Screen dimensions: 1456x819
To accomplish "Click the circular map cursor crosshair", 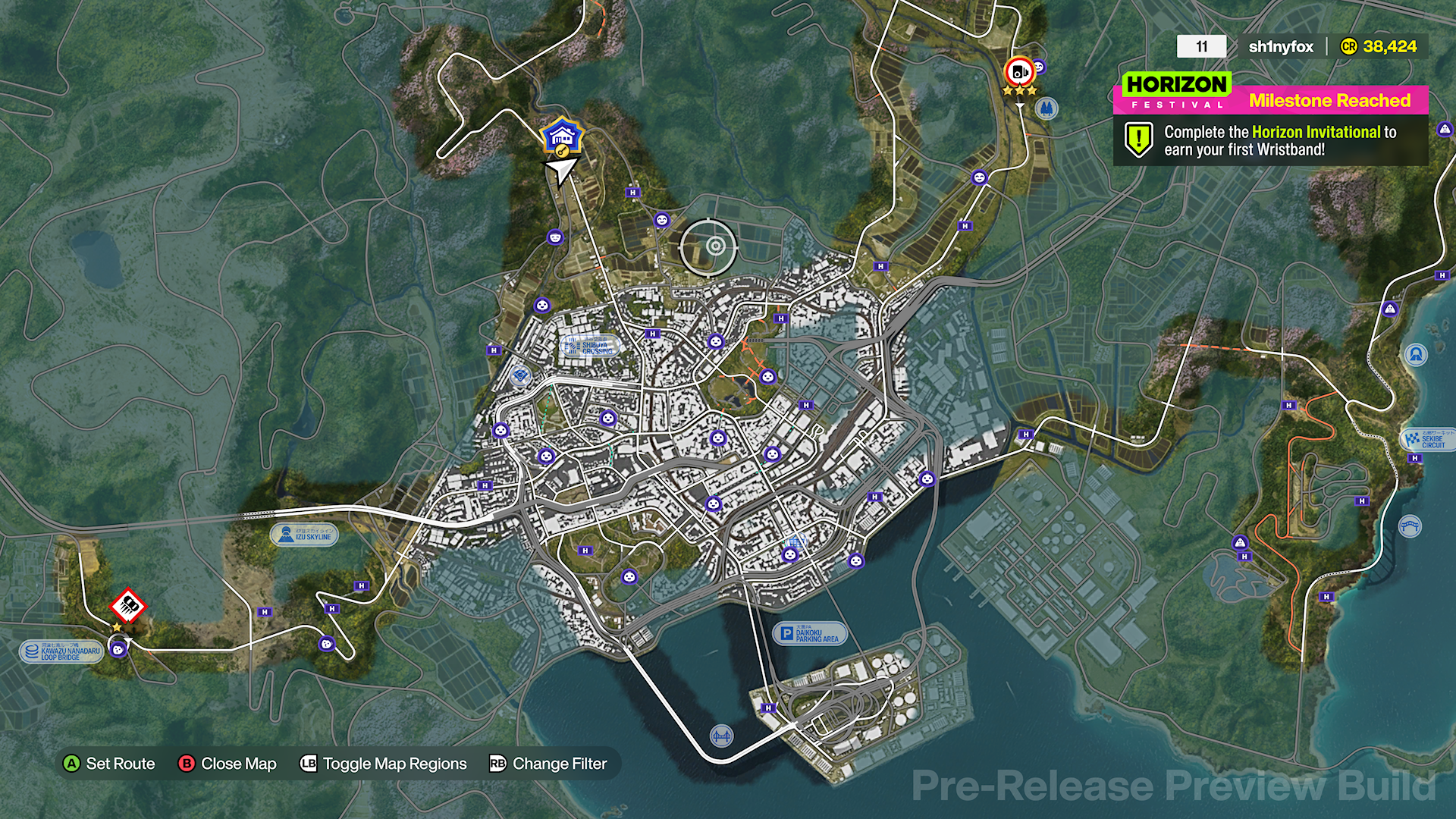I will (x=714, y=245).
